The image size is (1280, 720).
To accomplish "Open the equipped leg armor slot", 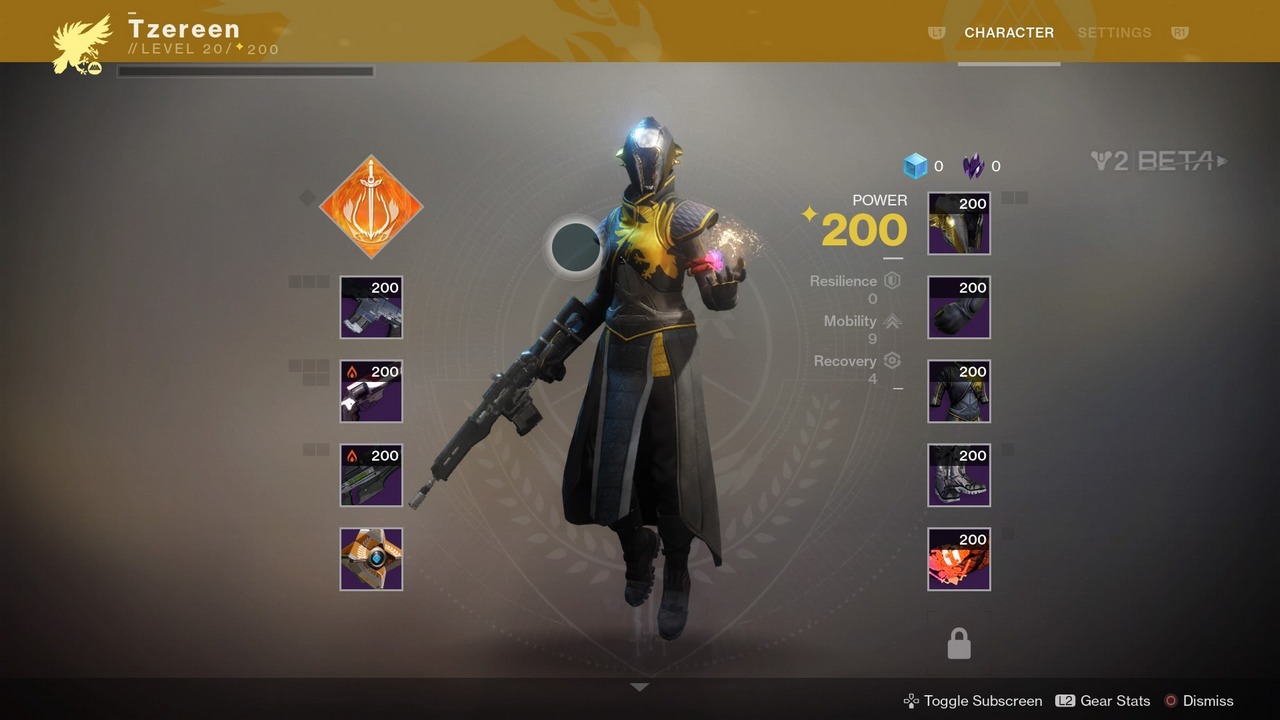I will point(958,475).
